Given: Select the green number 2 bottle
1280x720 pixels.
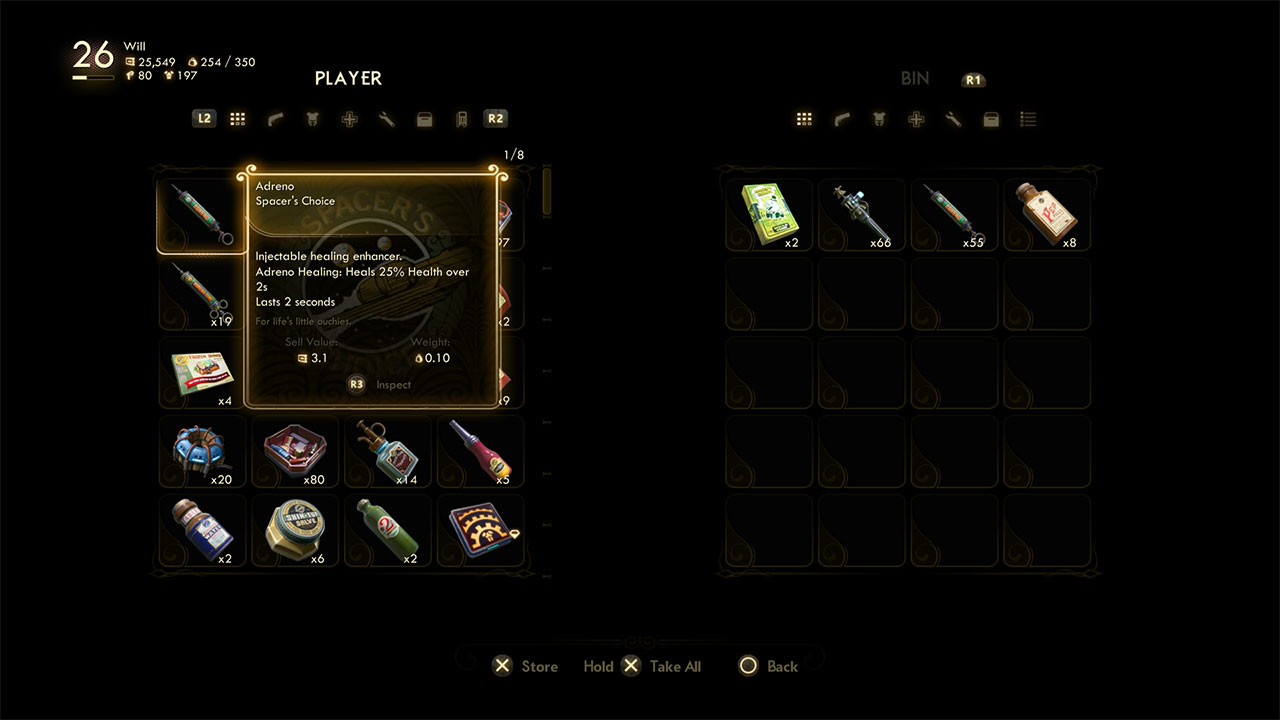Looking at the screenshot, I should [387, 531].
